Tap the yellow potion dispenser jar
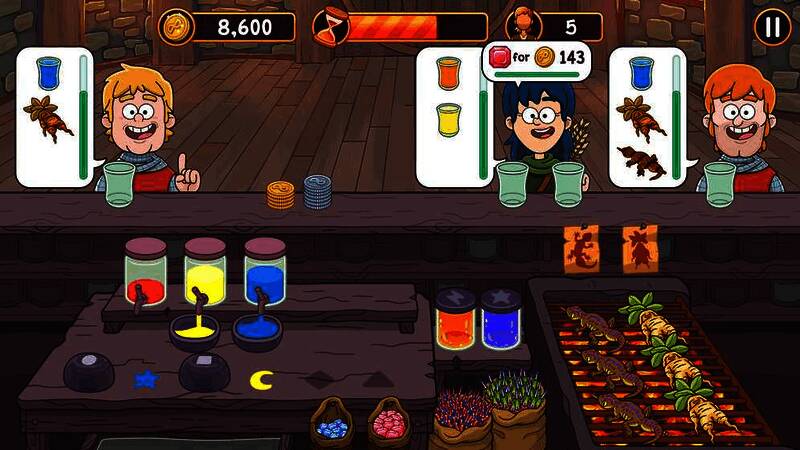 pyautogui.click(x=205, y=270)
